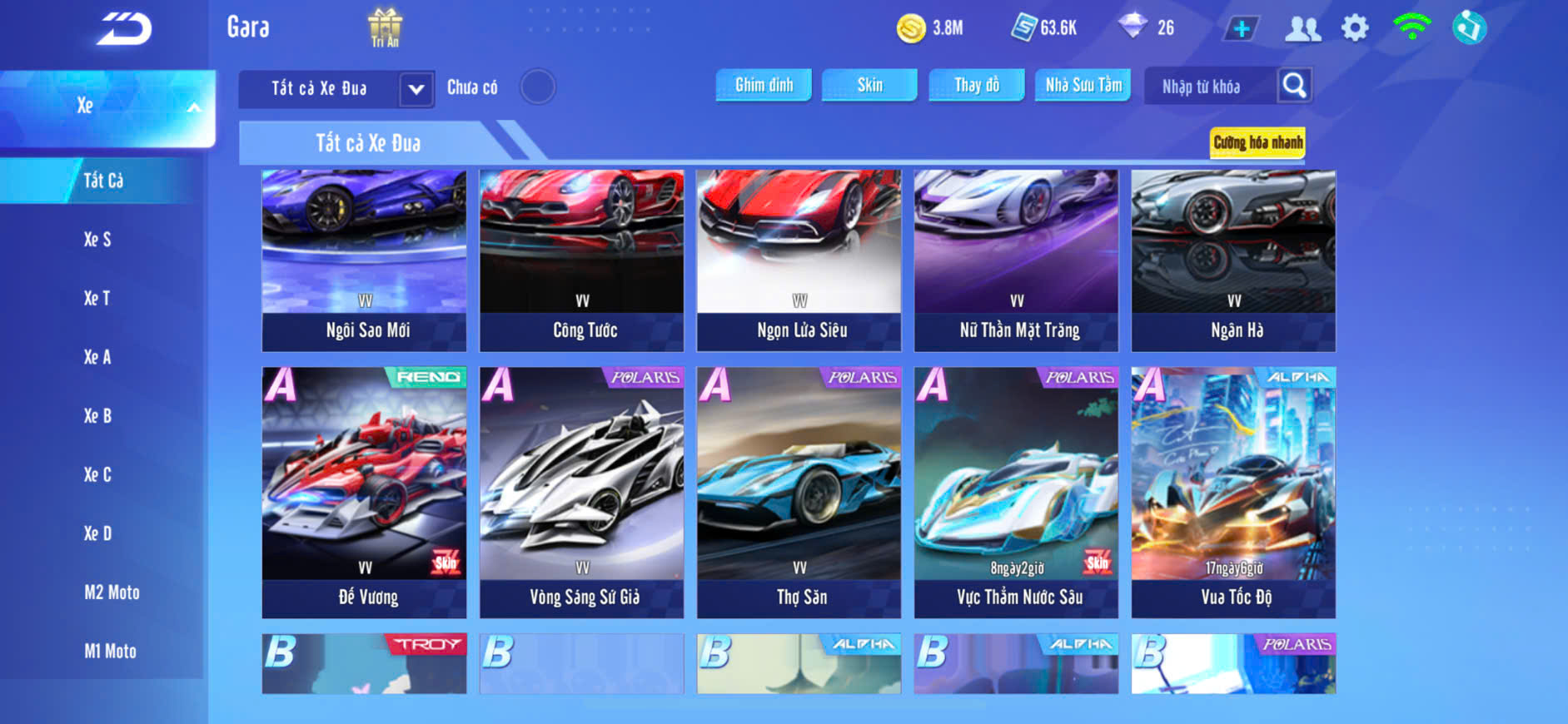Switch to the Xe A category
This screenshot has height=724, width=1568.
[97, 357]
